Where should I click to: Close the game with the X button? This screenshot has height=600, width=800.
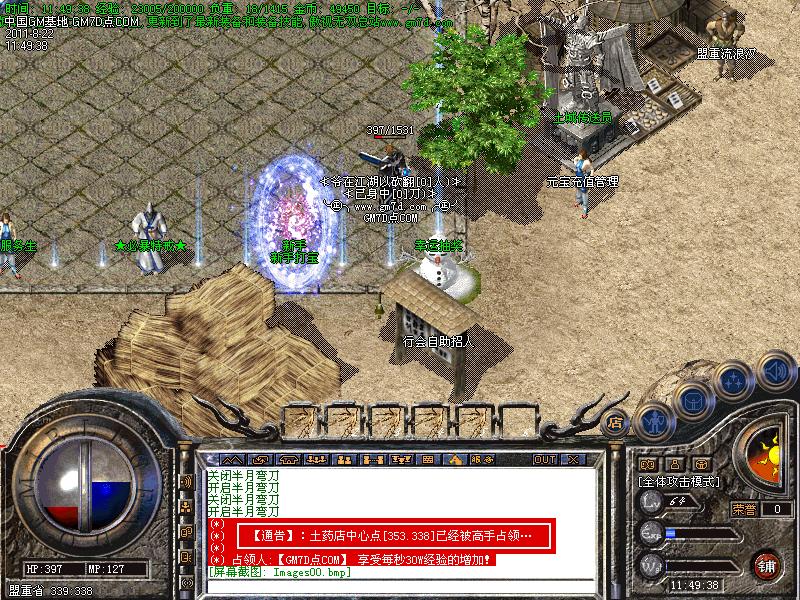pos(573,459)
